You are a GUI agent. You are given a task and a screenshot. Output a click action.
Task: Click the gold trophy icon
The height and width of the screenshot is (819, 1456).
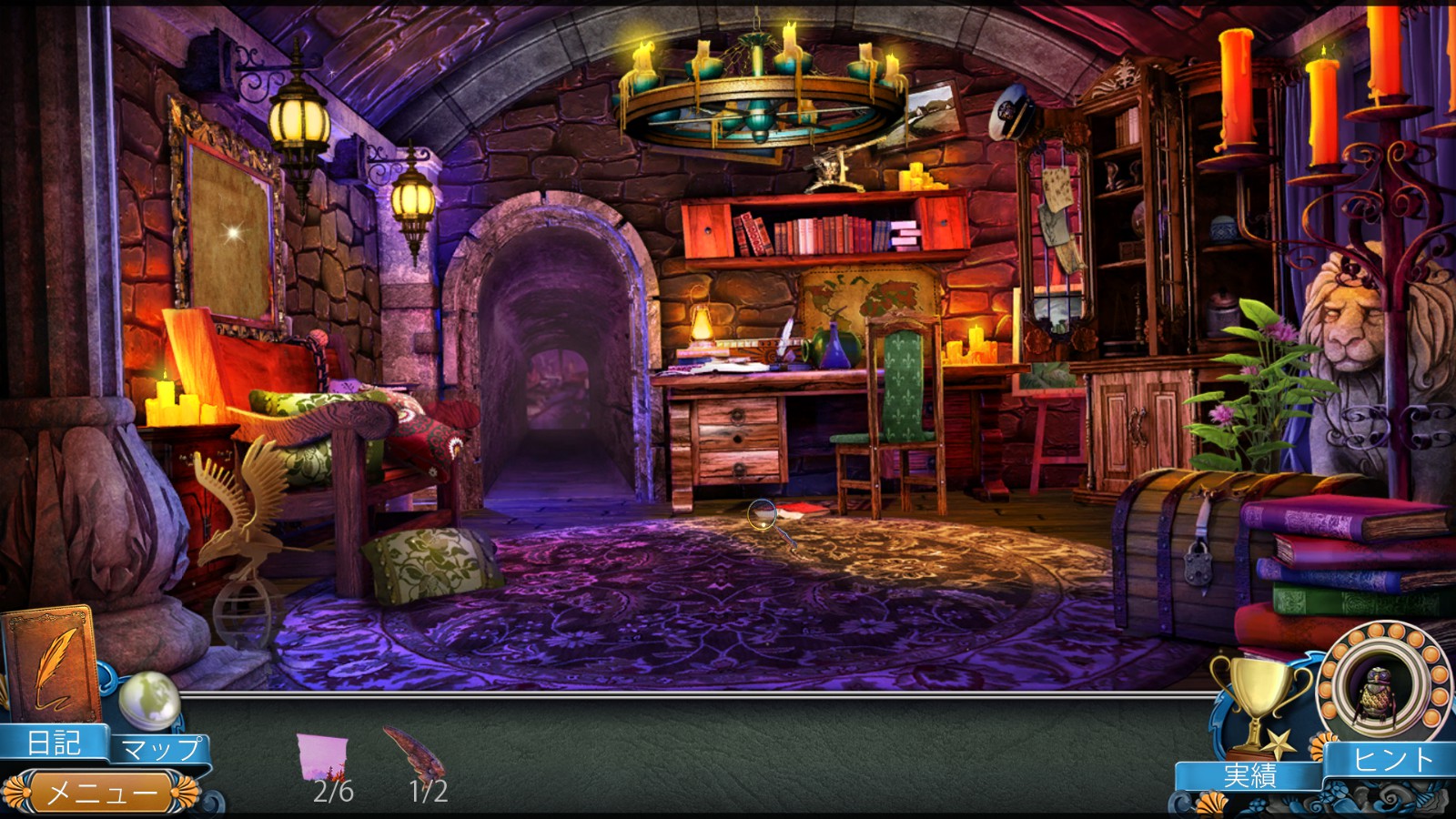pyautogui.click(x=1259, y=703)
